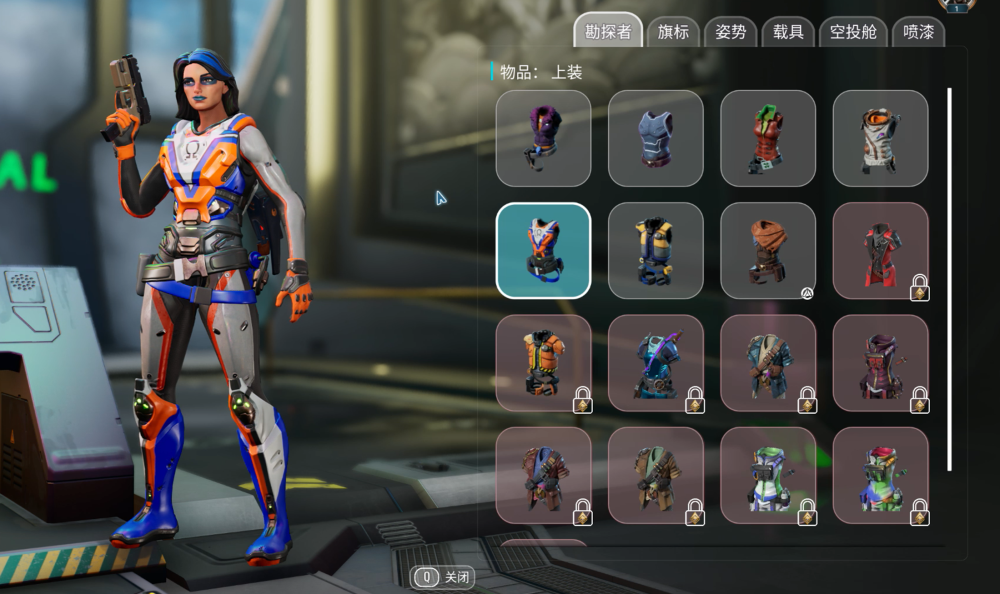Switch to the 喷漆 tab
The width and height of the screenshot is (1000, 594).
point(917,32)
